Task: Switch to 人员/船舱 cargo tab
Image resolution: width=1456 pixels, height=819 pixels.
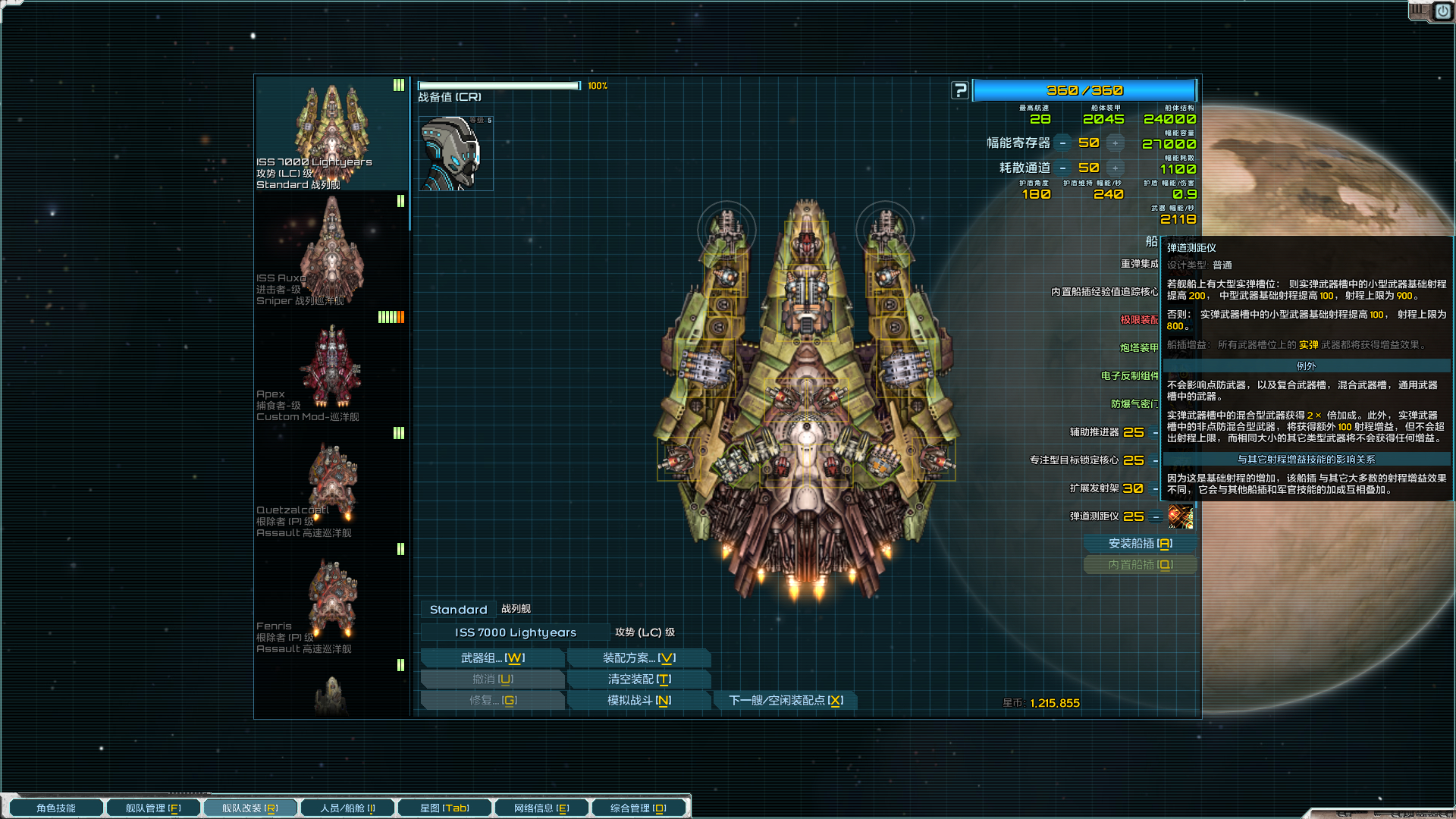Action: pyautogui.click(x=347, y=808)
